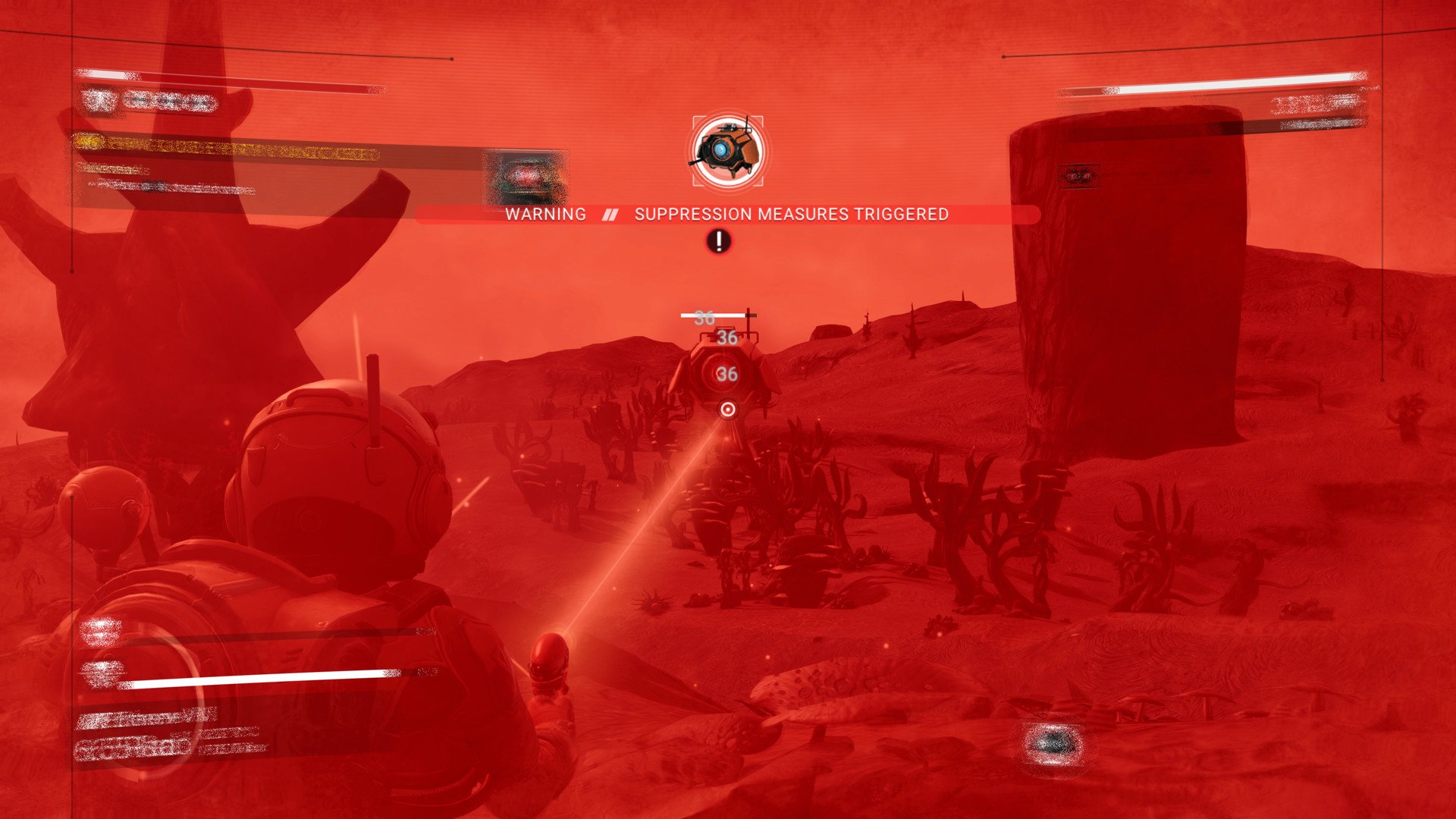Click the Sentinel drone portrait icon
This screenshot has width=1456, height=819.
pos(728,151)
